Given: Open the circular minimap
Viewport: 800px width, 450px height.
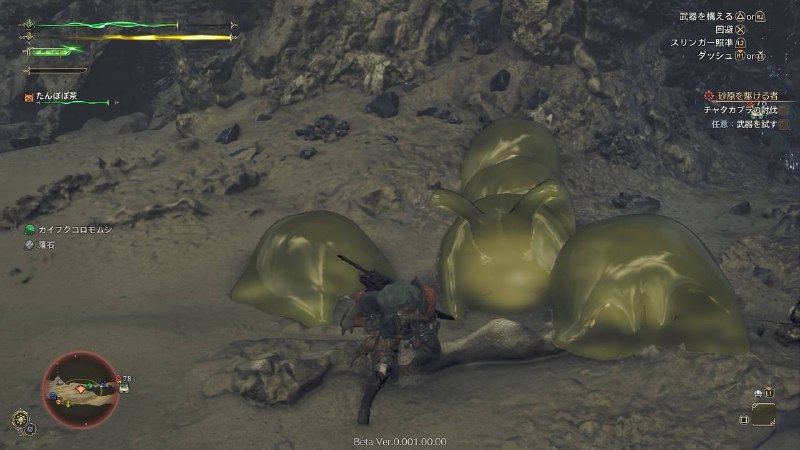Looking at the screenshot, I should [81, 389].
